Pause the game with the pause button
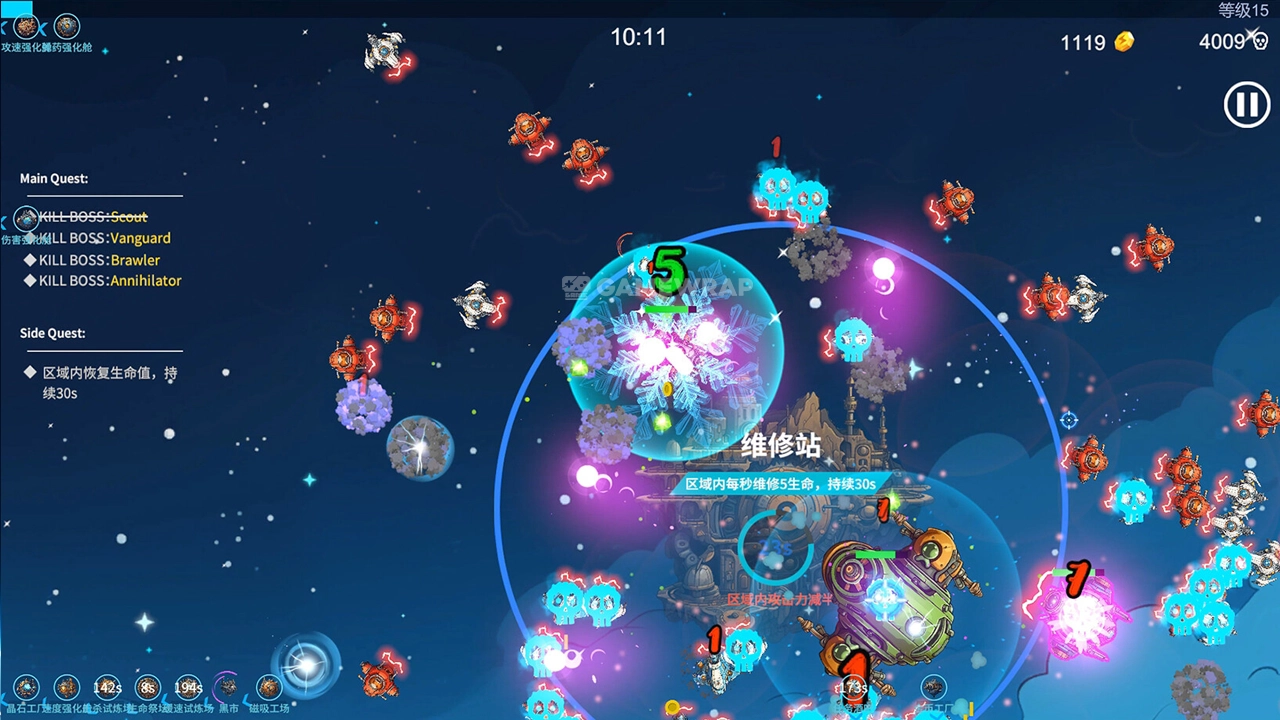 click(1247, 105)
